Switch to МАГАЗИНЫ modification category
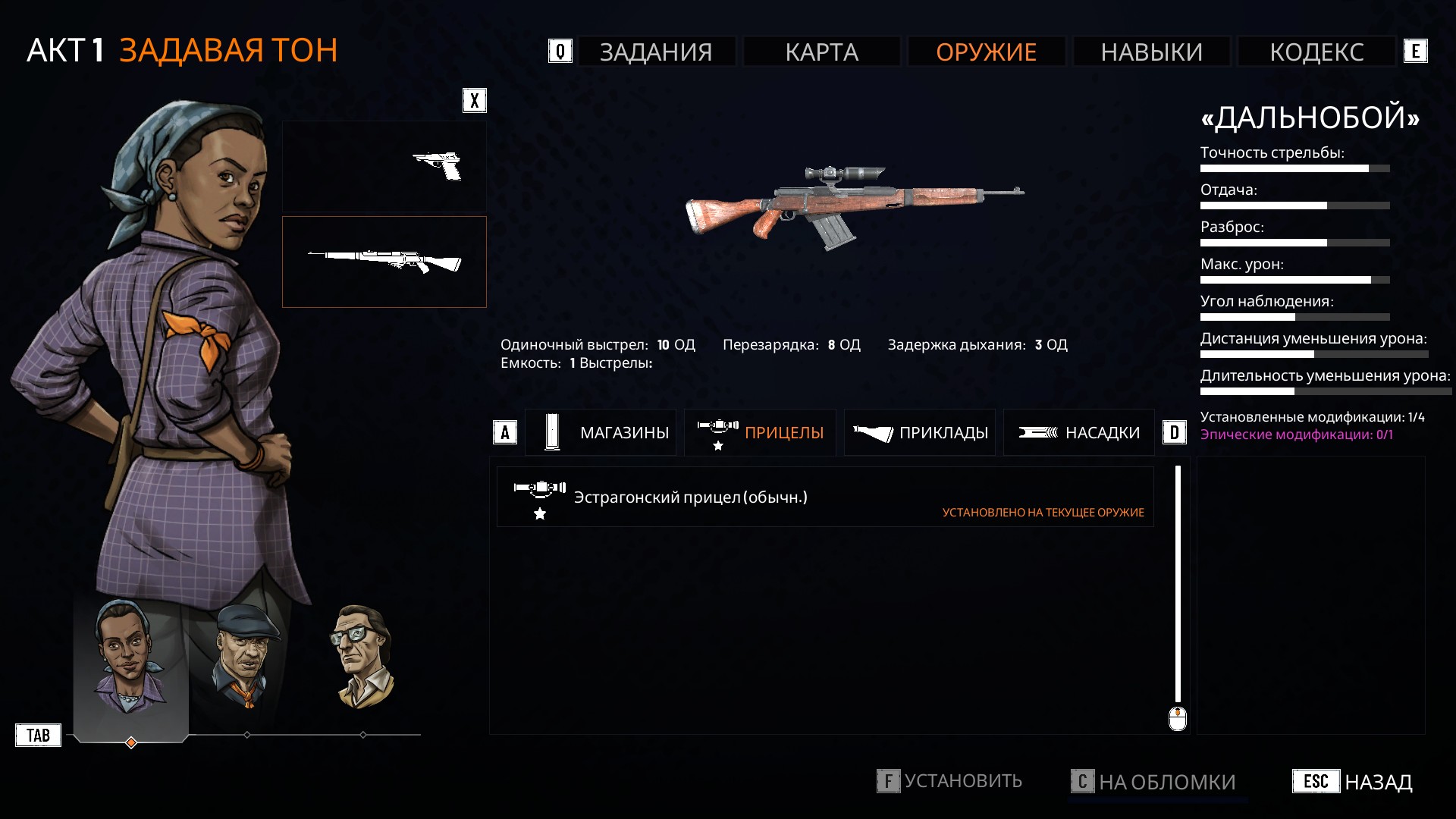Screen dimensions: 1456x819 (x=601, y=432)
